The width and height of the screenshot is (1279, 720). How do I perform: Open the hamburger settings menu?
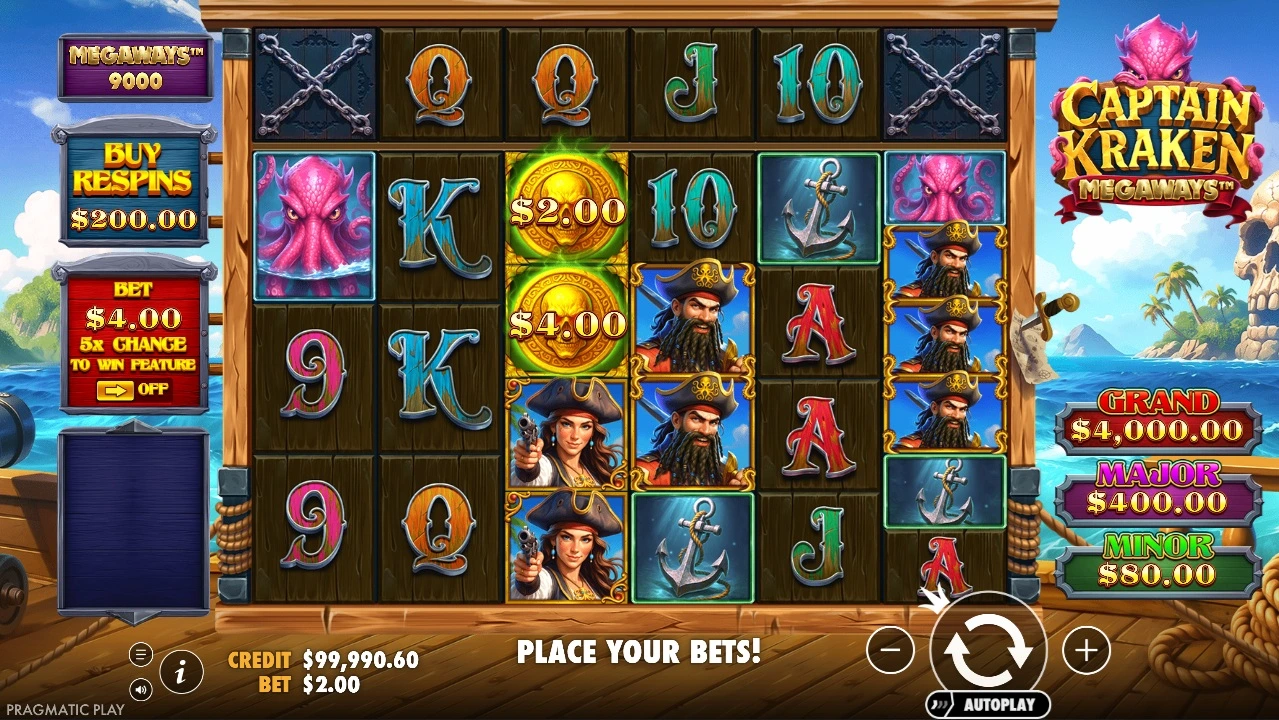point(141,655)
